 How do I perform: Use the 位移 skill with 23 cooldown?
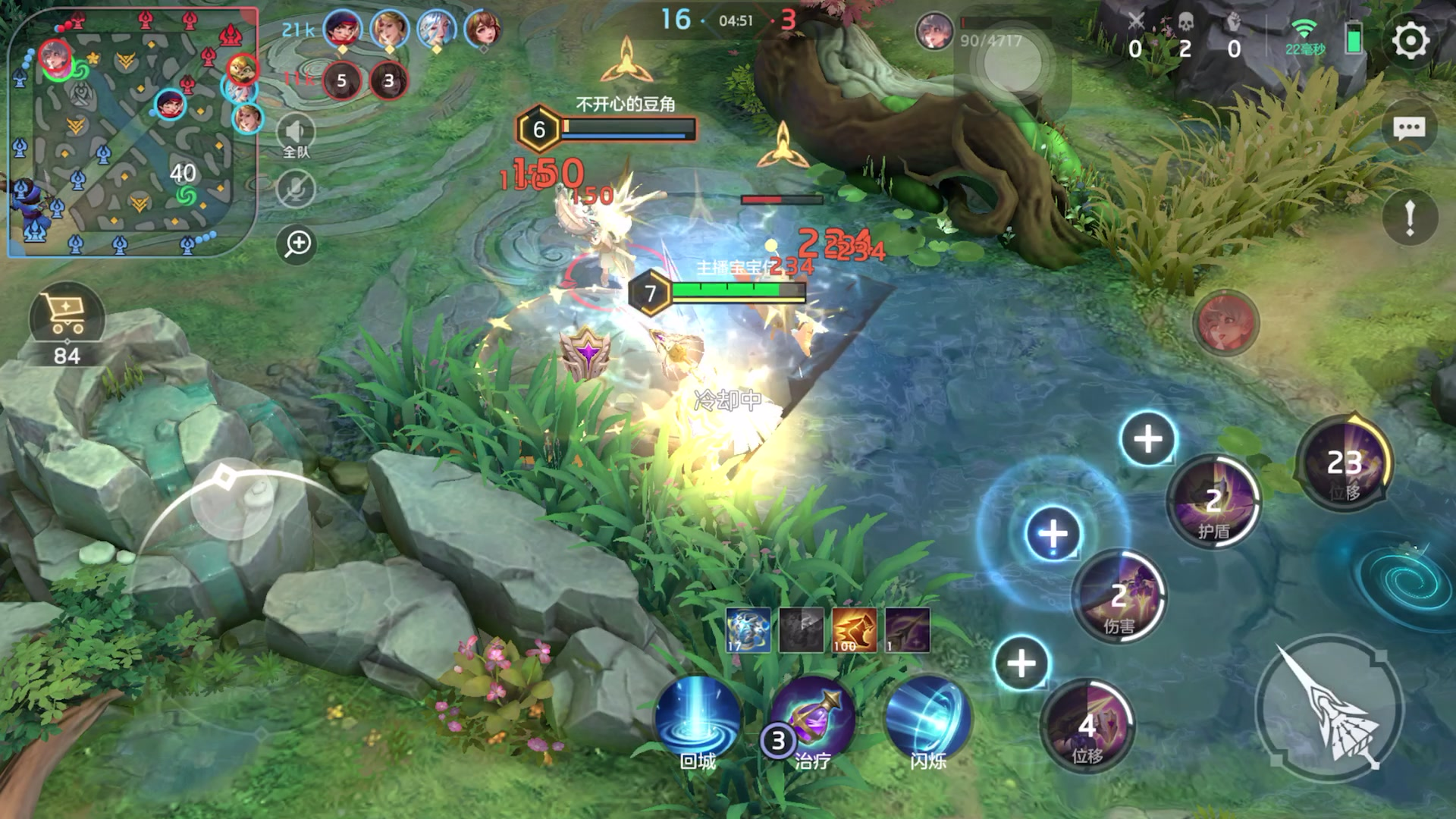tap(1345, 463)
